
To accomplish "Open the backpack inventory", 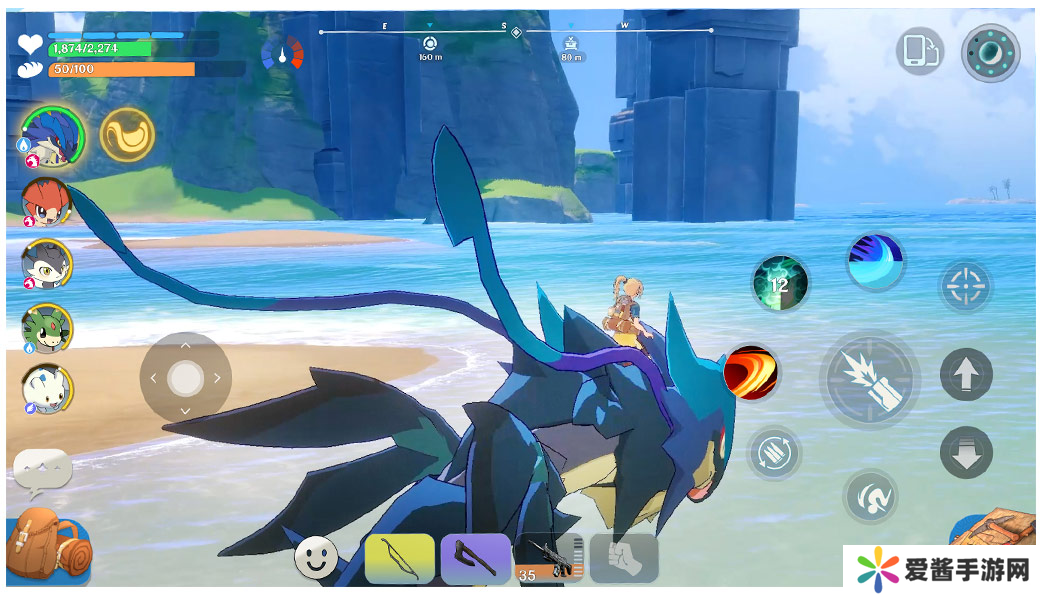I will click(47, 545).
